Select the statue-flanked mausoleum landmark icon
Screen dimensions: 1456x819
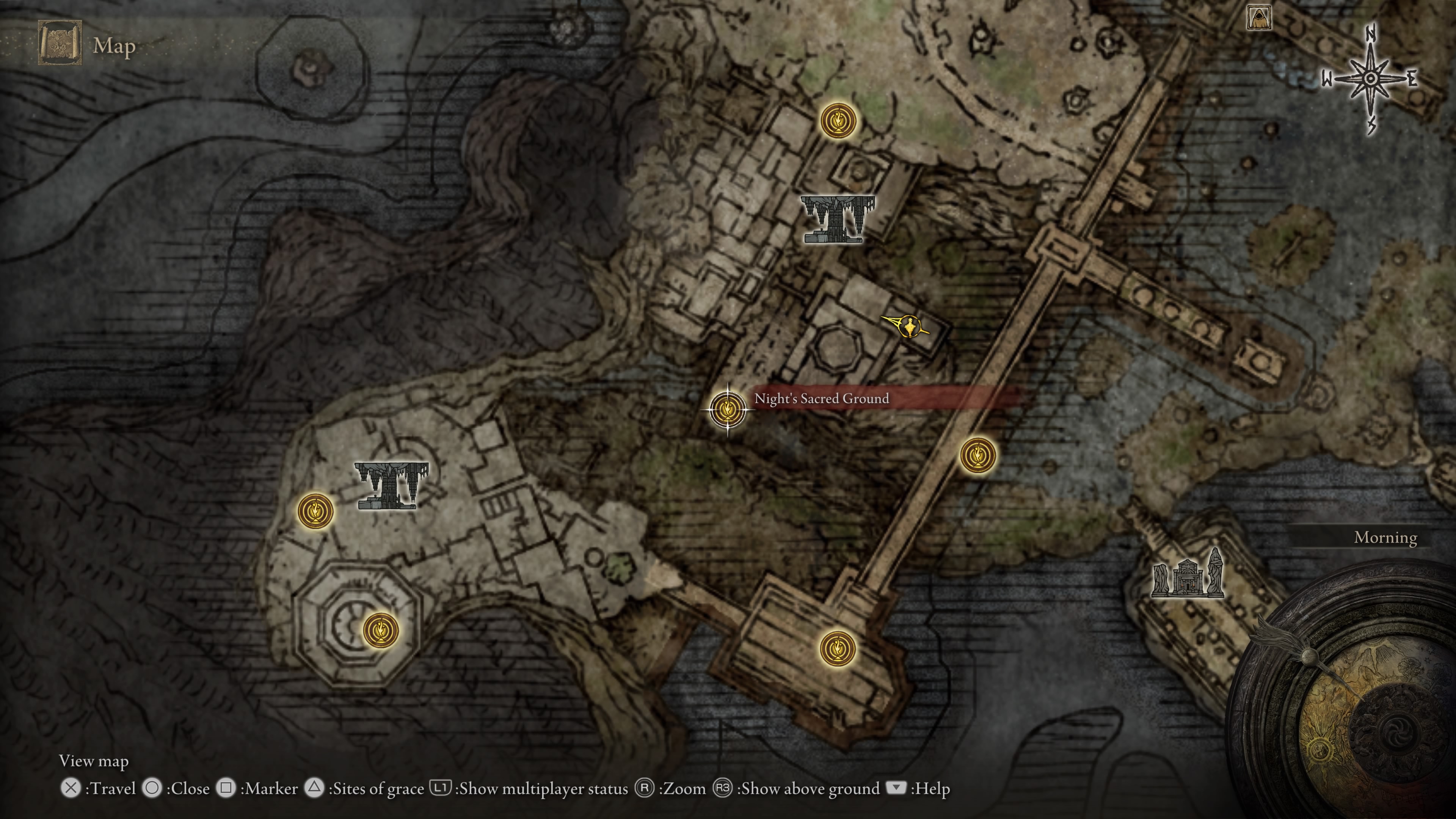(x=1188, y=575)
